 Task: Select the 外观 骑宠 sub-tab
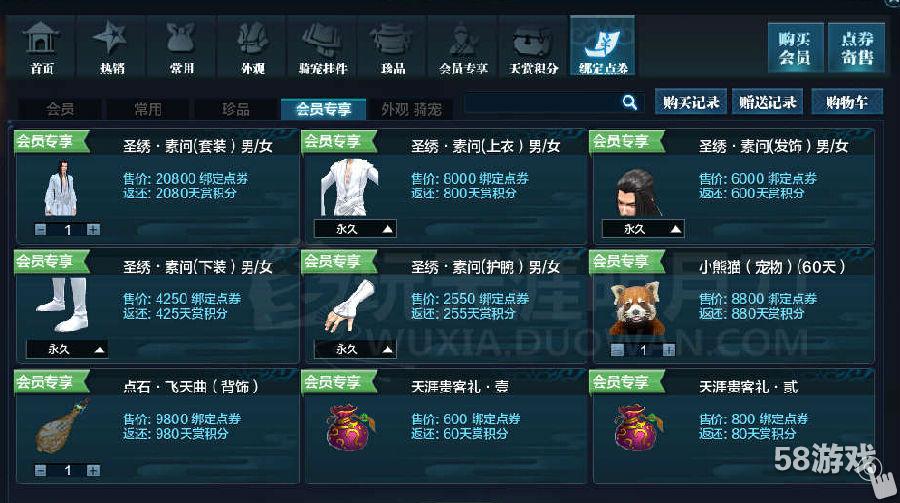click(x=411, y=109)
